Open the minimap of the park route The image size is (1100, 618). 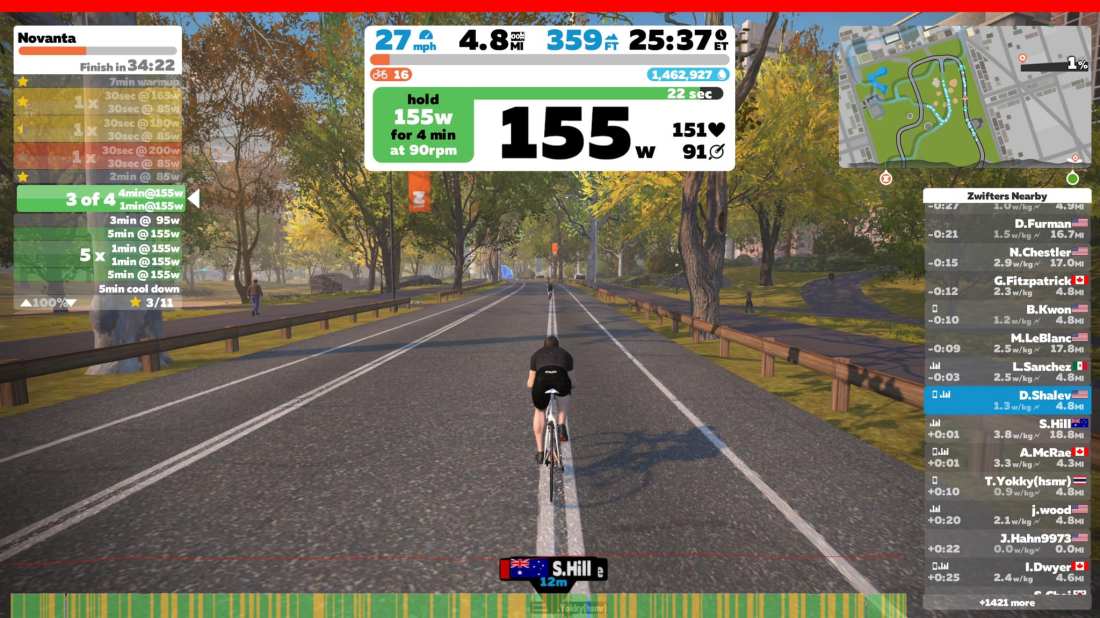[x=964, y=96]
